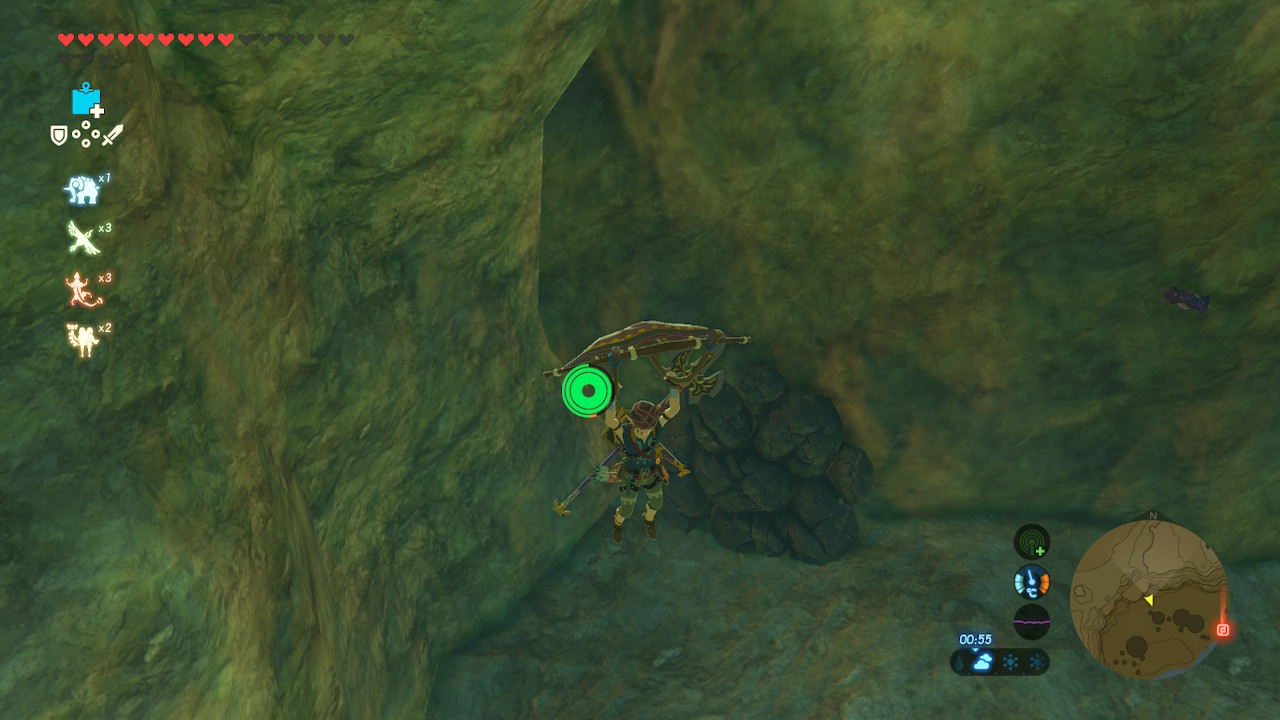Open the circular minimap
This screenshot has height=720, width=1280.
coord(1149,598)
